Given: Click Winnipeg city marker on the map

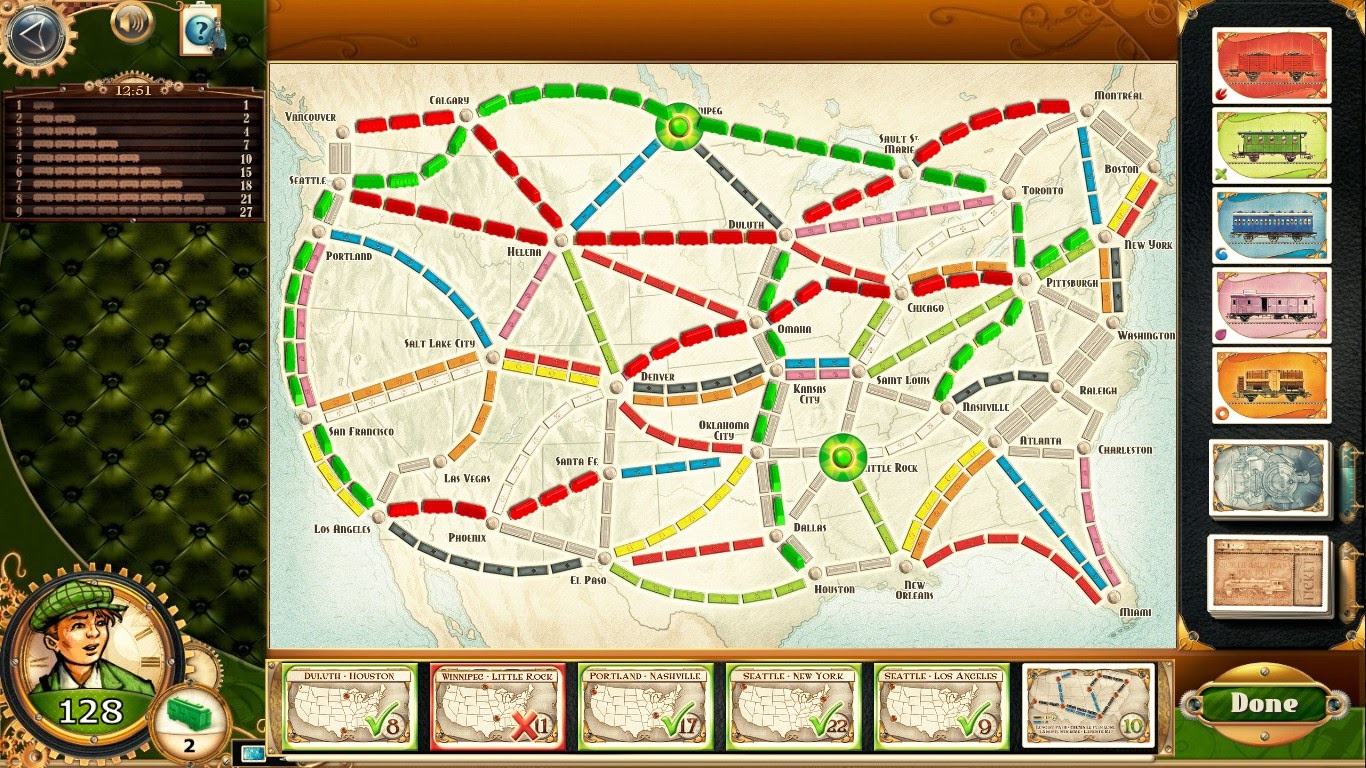Looking at the screenshot, I should click(x=678, y=128).
